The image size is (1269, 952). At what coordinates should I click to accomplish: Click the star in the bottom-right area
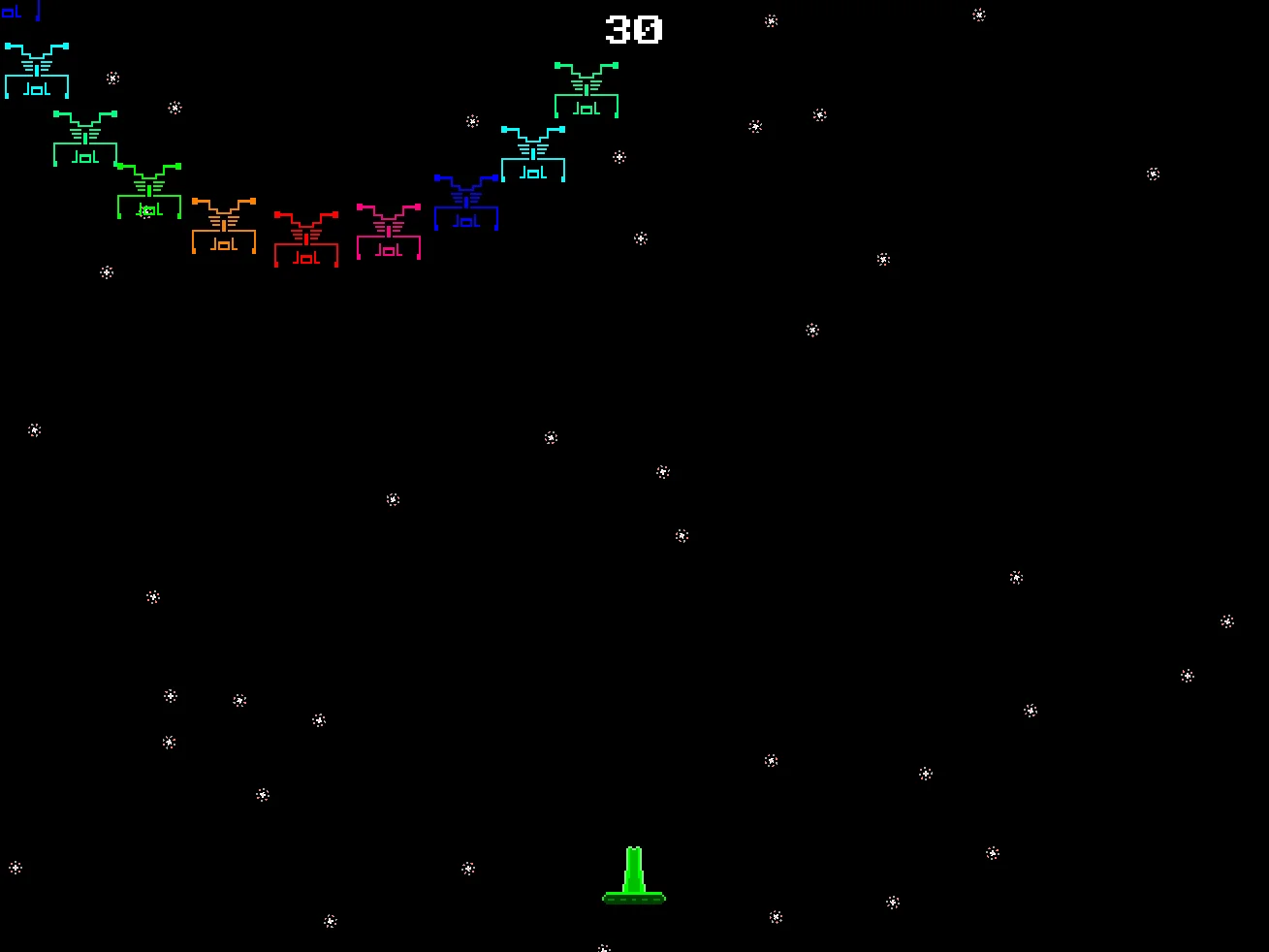coord(991,853)
